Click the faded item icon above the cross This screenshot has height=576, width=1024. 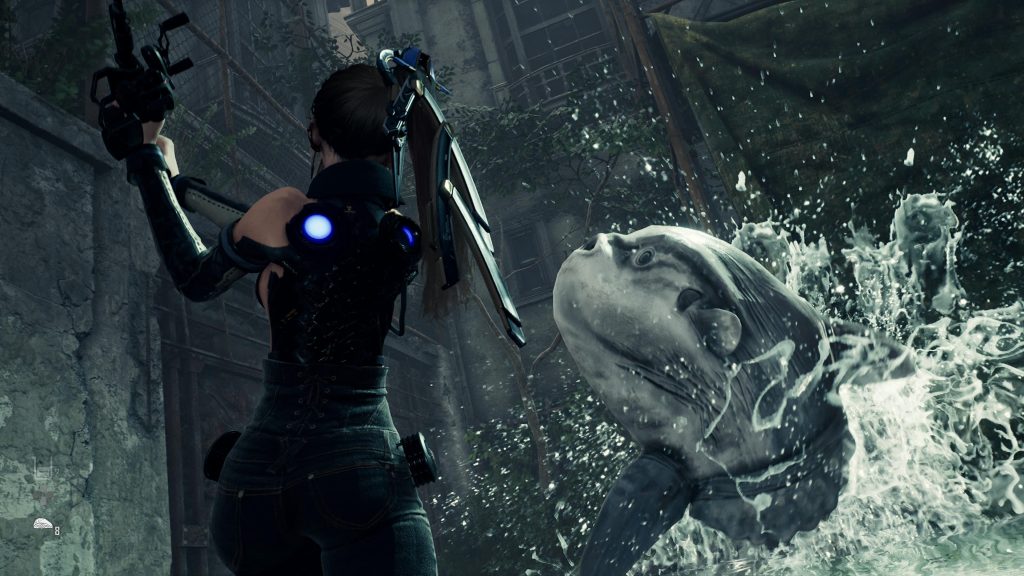[x=41, y=468]
